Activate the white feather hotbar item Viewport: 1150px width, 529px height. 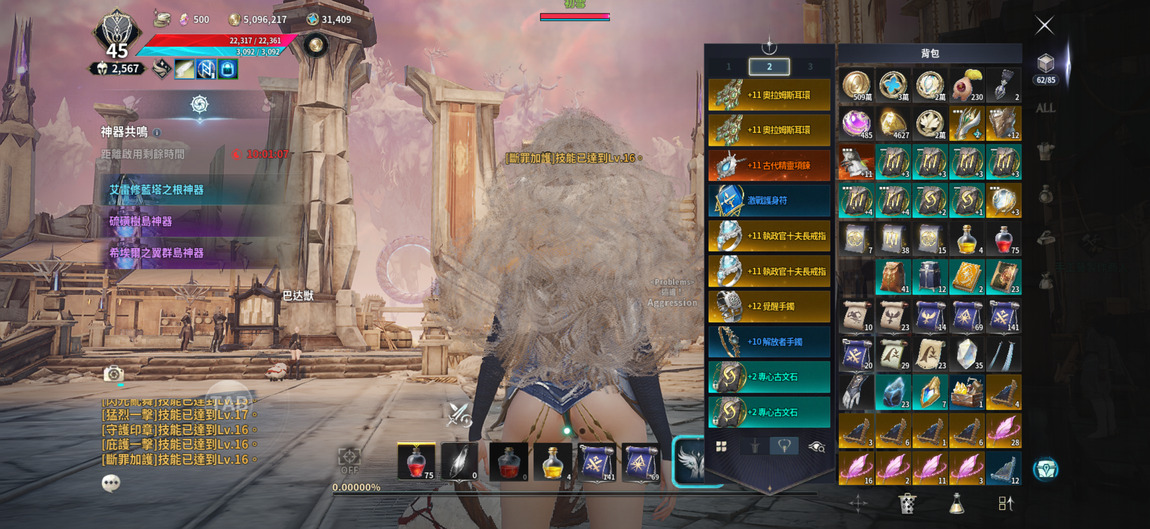click(x=461, y=462)
